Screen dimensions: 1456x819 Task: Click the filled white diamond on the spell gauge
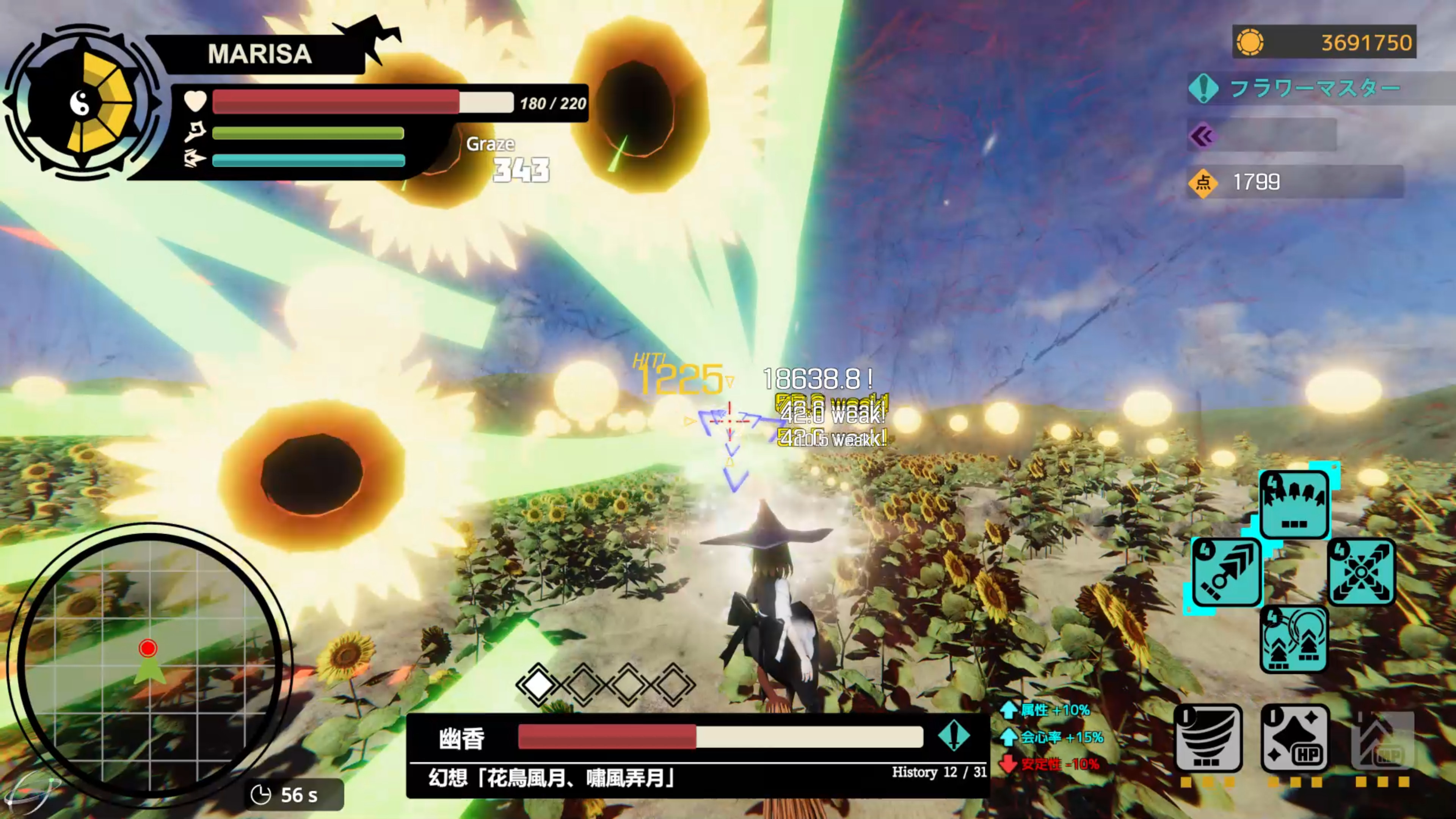539,686
